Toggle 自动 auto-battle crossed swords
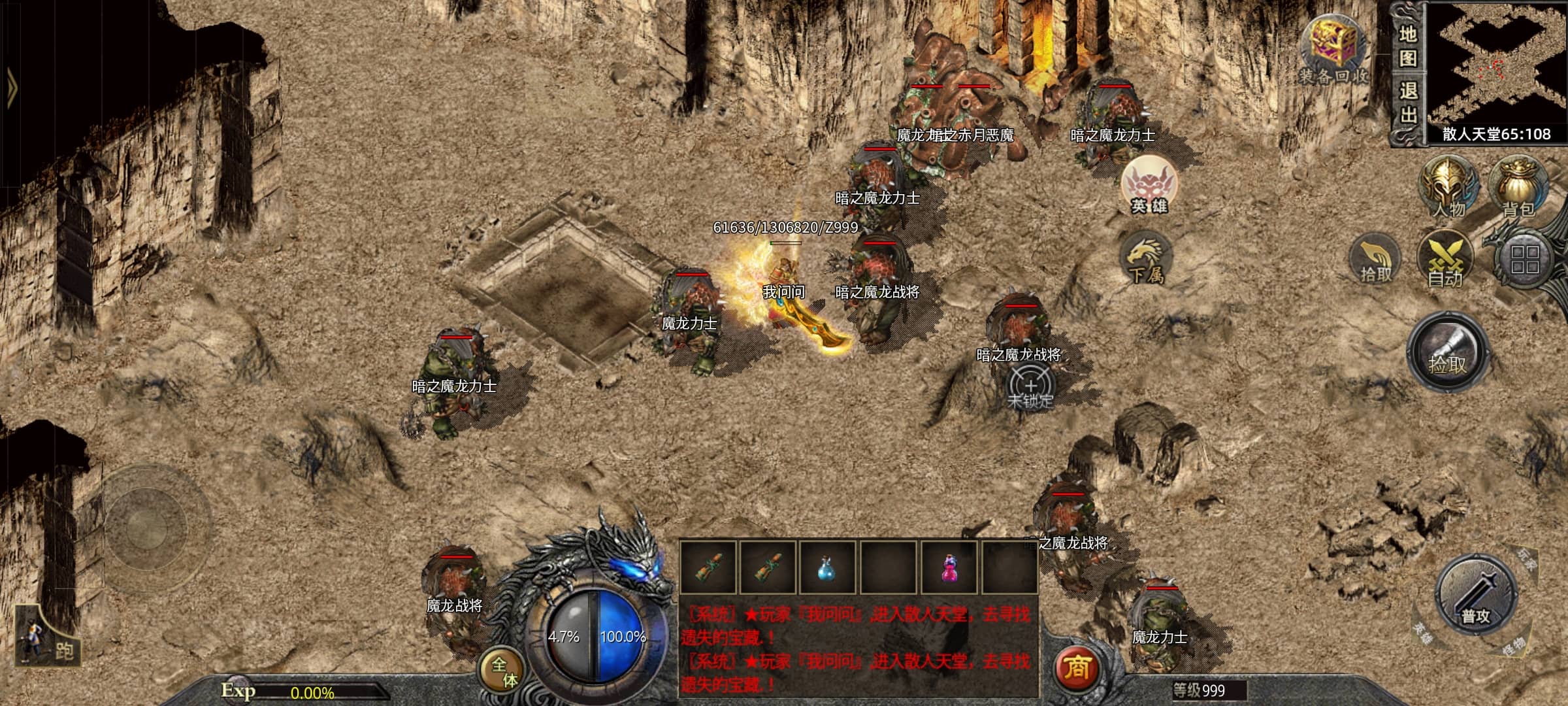 coord(1445,260)
